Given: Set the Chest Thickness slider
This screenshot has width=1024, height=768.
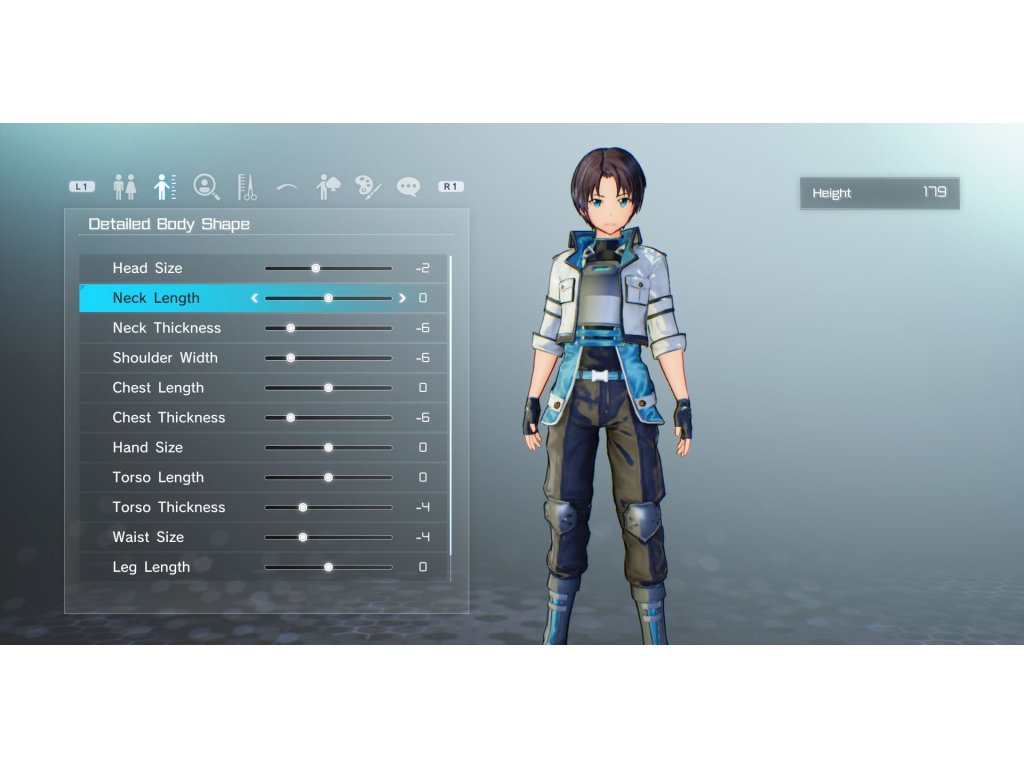Looking at the screenshot, I should click(291, 418).
